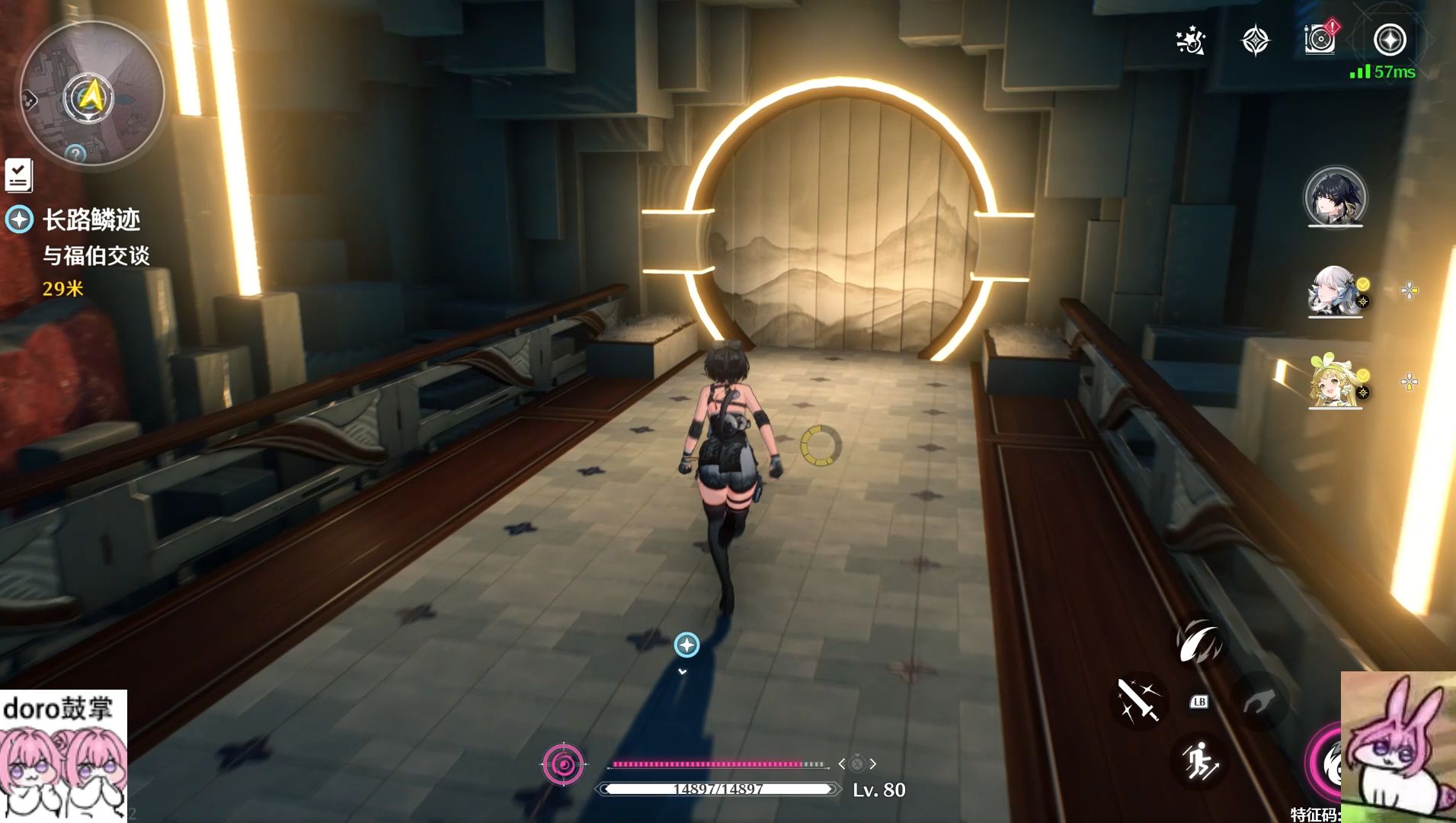Open the quest log checklist icon

click(18, 175)
